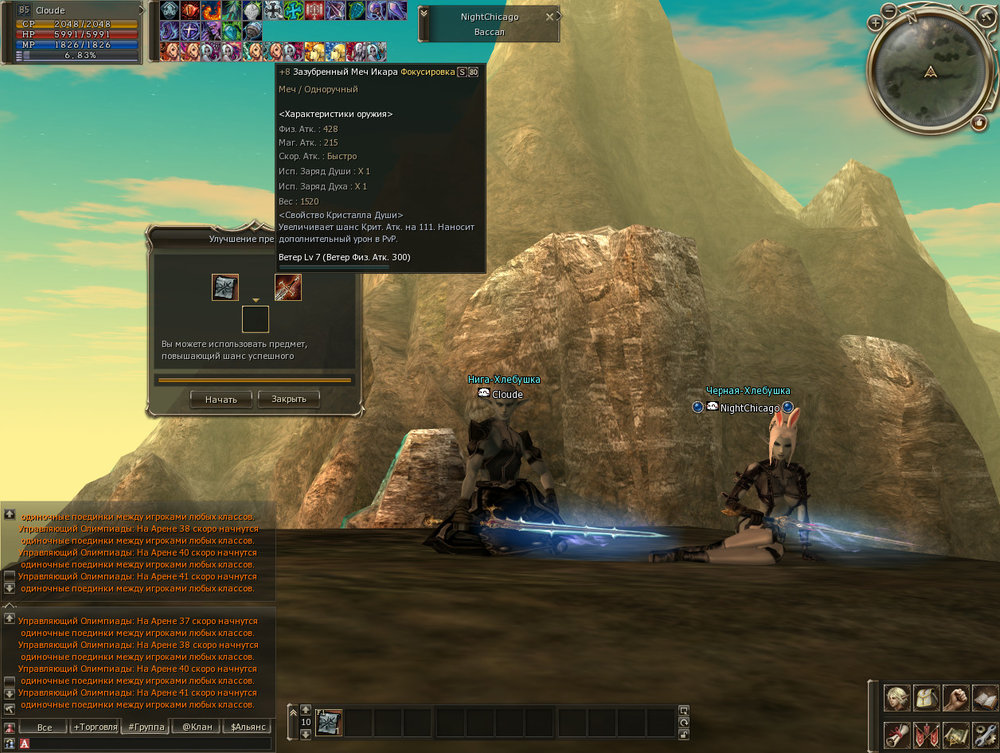Use the scroll item in the hotbar

[x=330, y=721]
